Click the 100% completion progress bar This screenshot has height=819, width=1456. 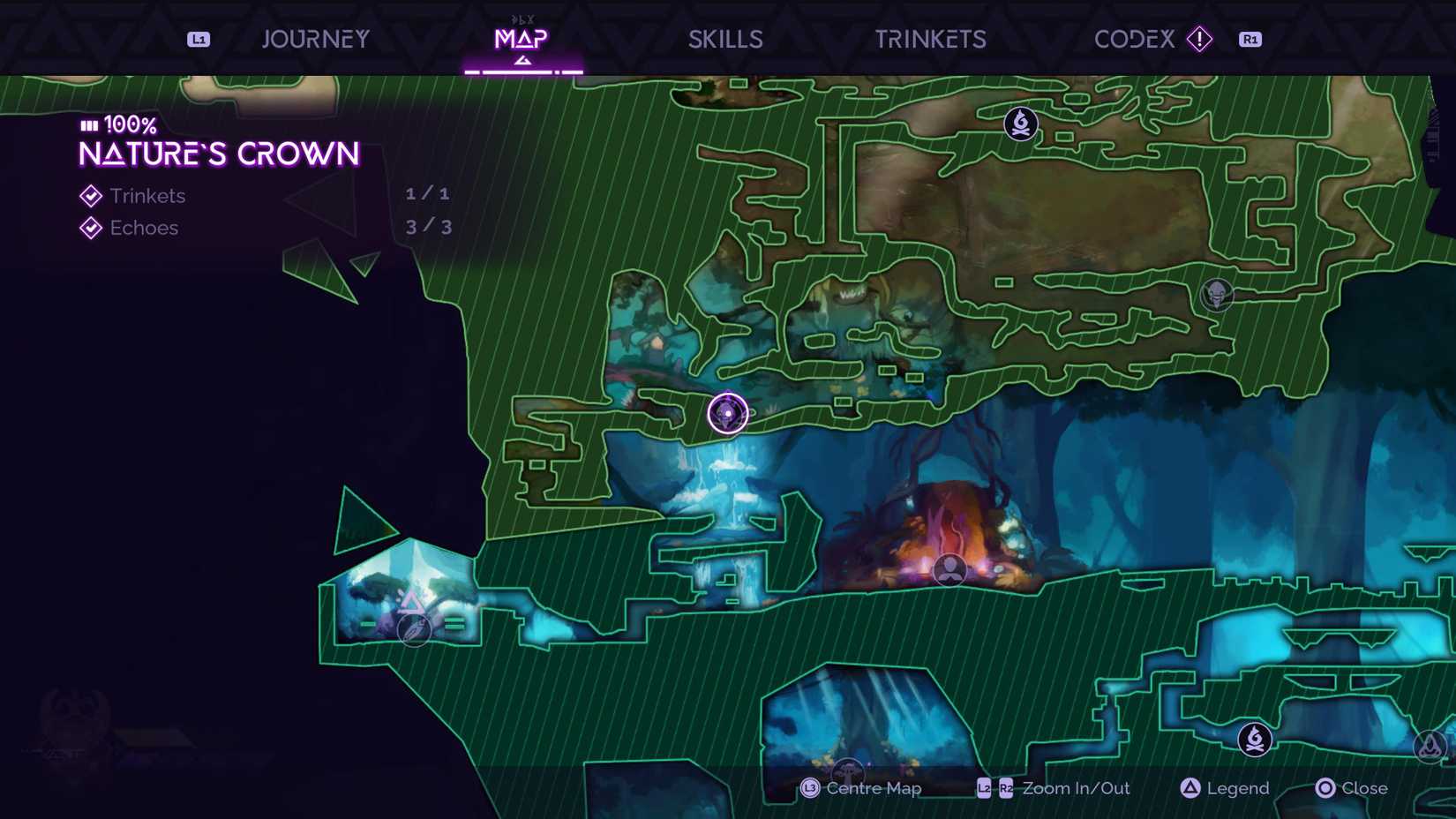(x=88, y=125)
